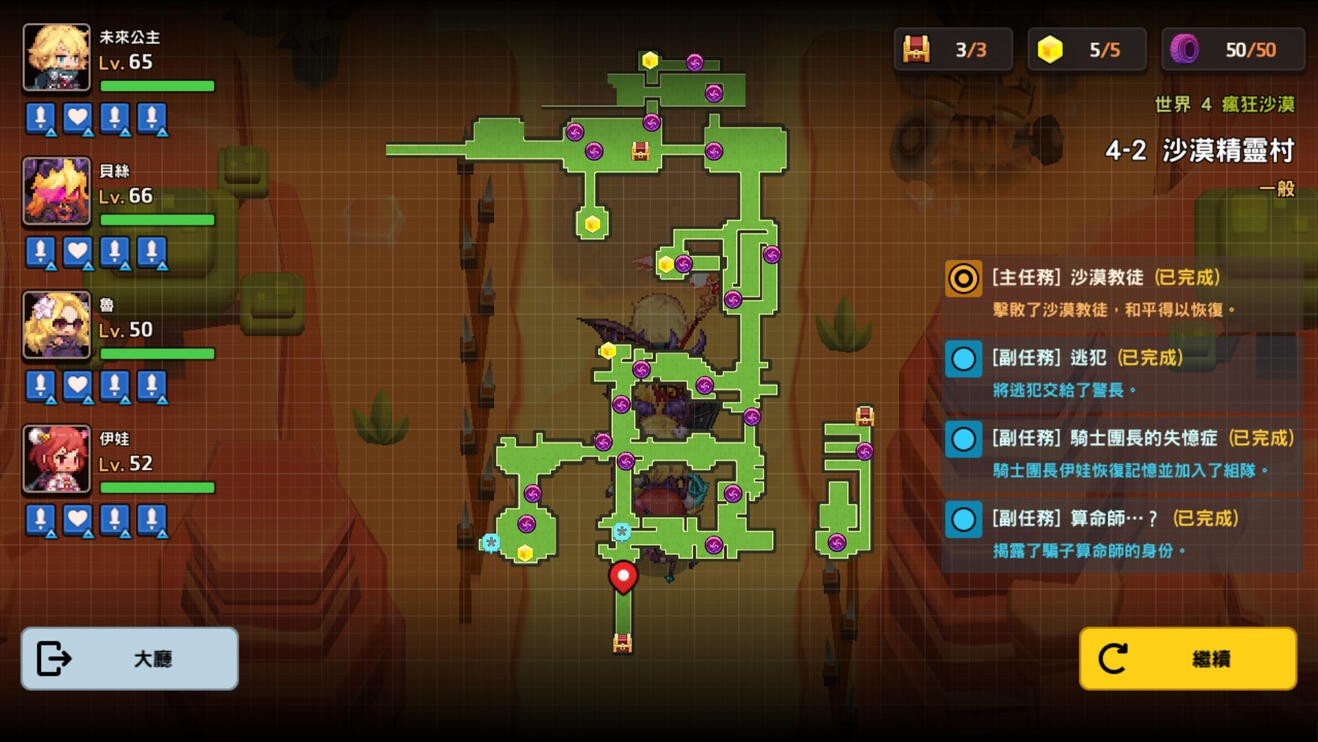View the 副任務 逃犯 quest entry
This screenshot has height=742, width=1318.
tap(1121, 372)
